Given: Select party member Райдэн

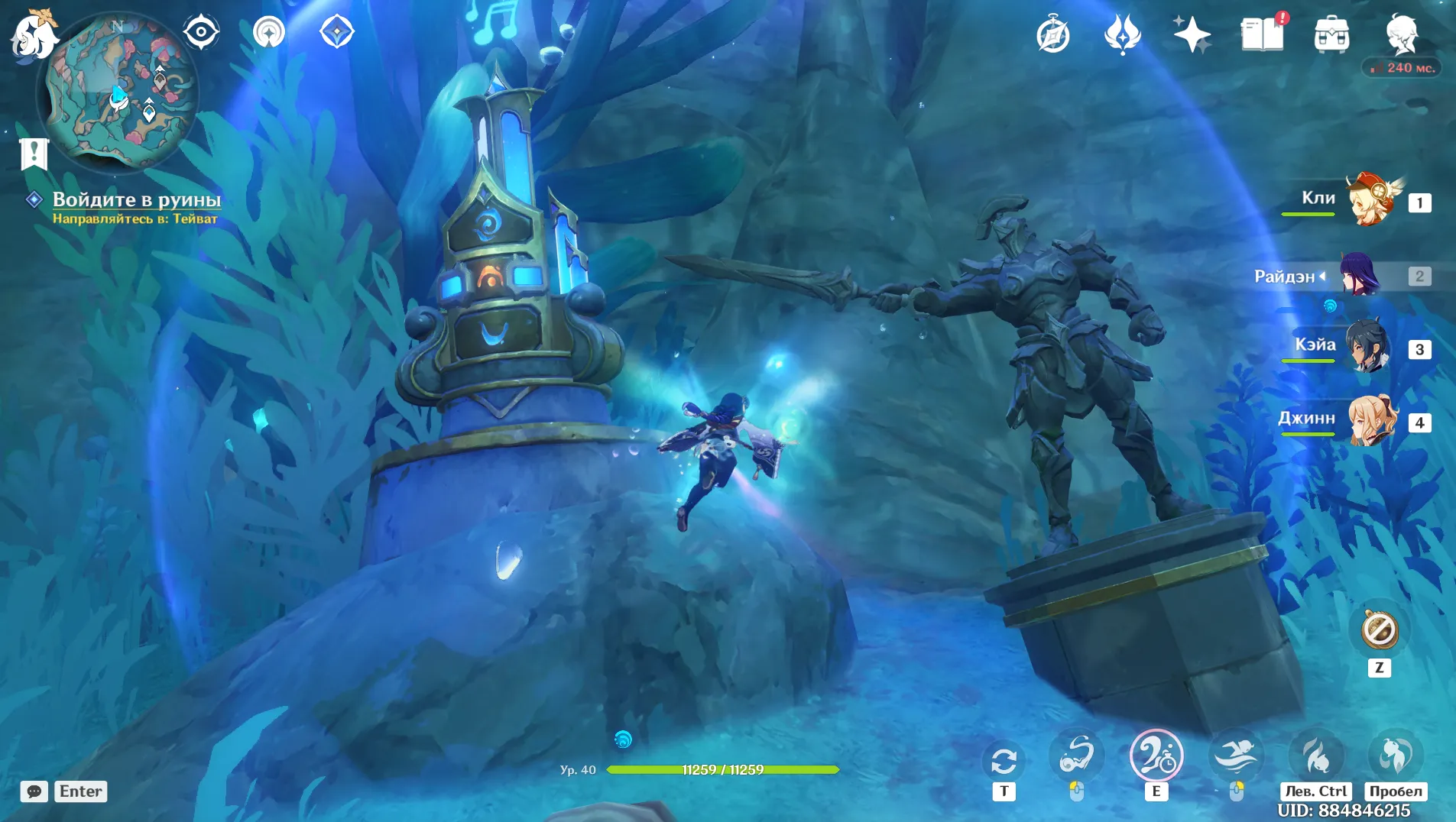Looking at the screenshot, I should [x=1360, y=275].
